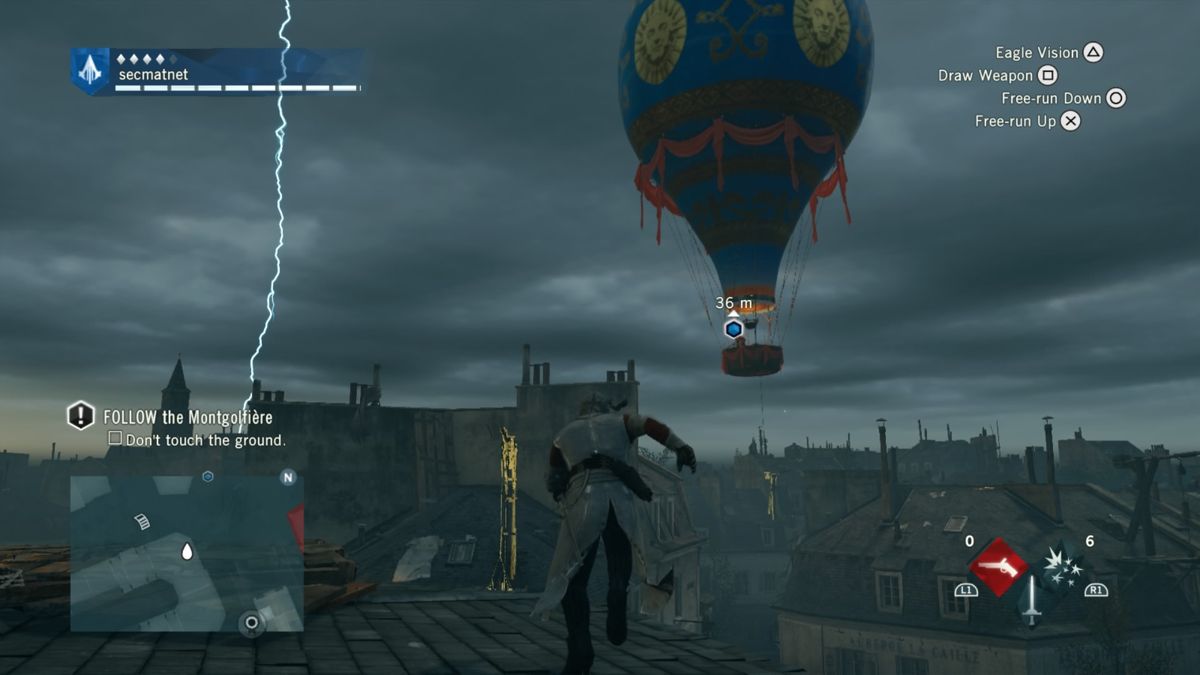Select the circular ring marker on minimap

tap(252, 623)
